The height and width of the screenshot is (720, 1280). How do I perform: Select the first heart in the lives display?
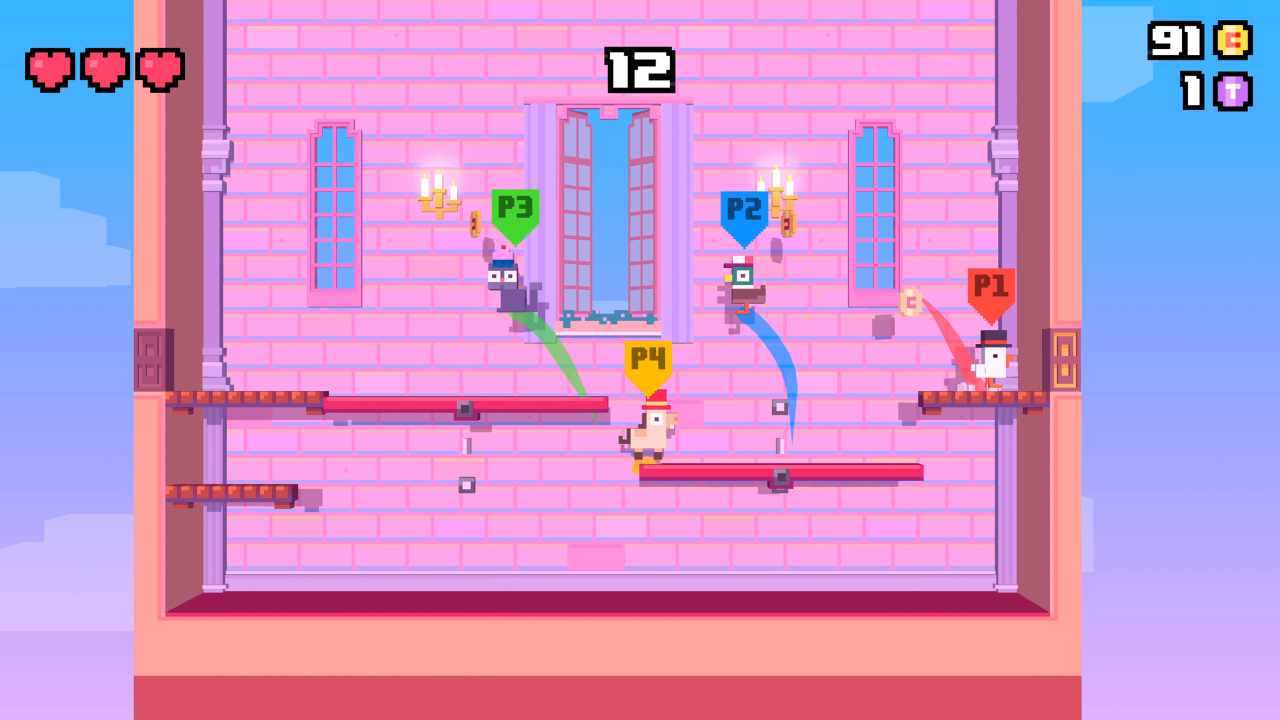click(x=49, y=69)
